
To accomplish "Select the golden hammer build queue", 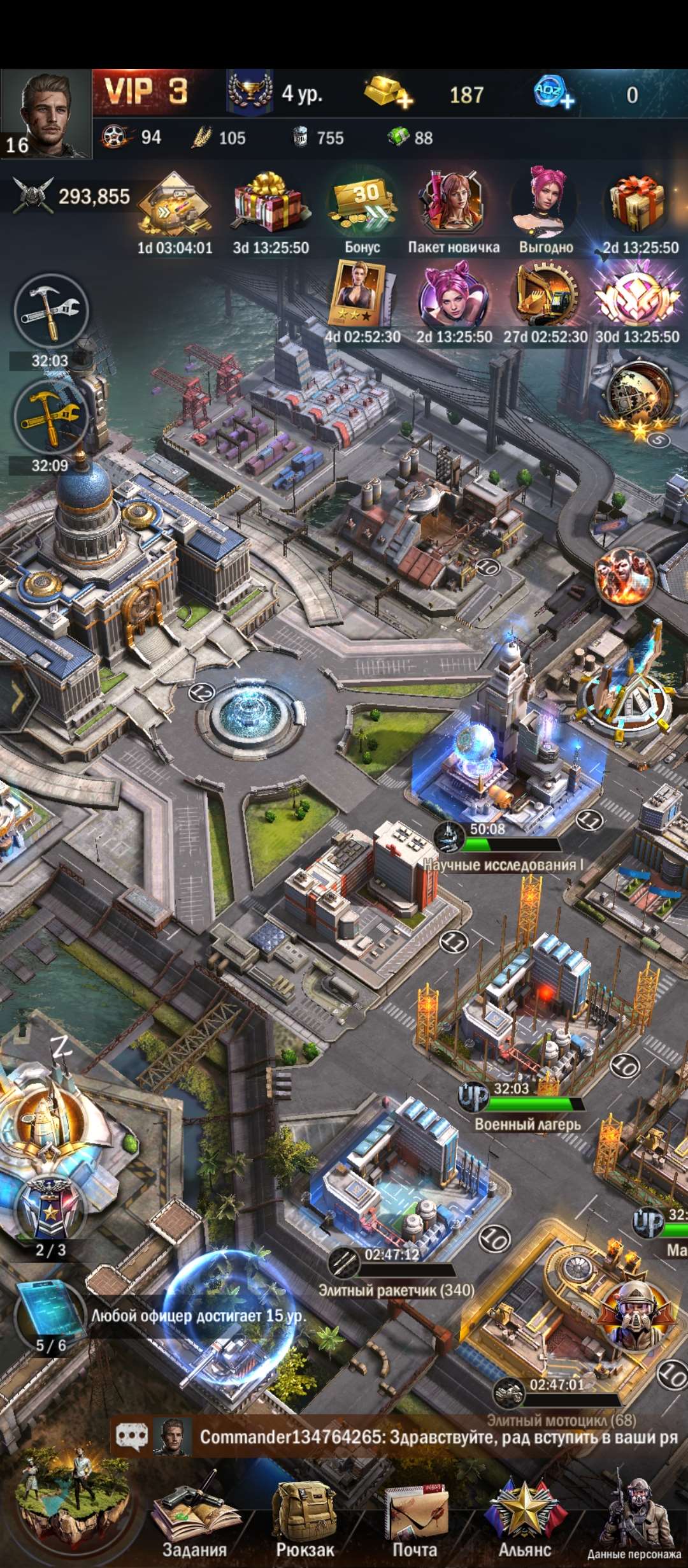I will point(51,417).
